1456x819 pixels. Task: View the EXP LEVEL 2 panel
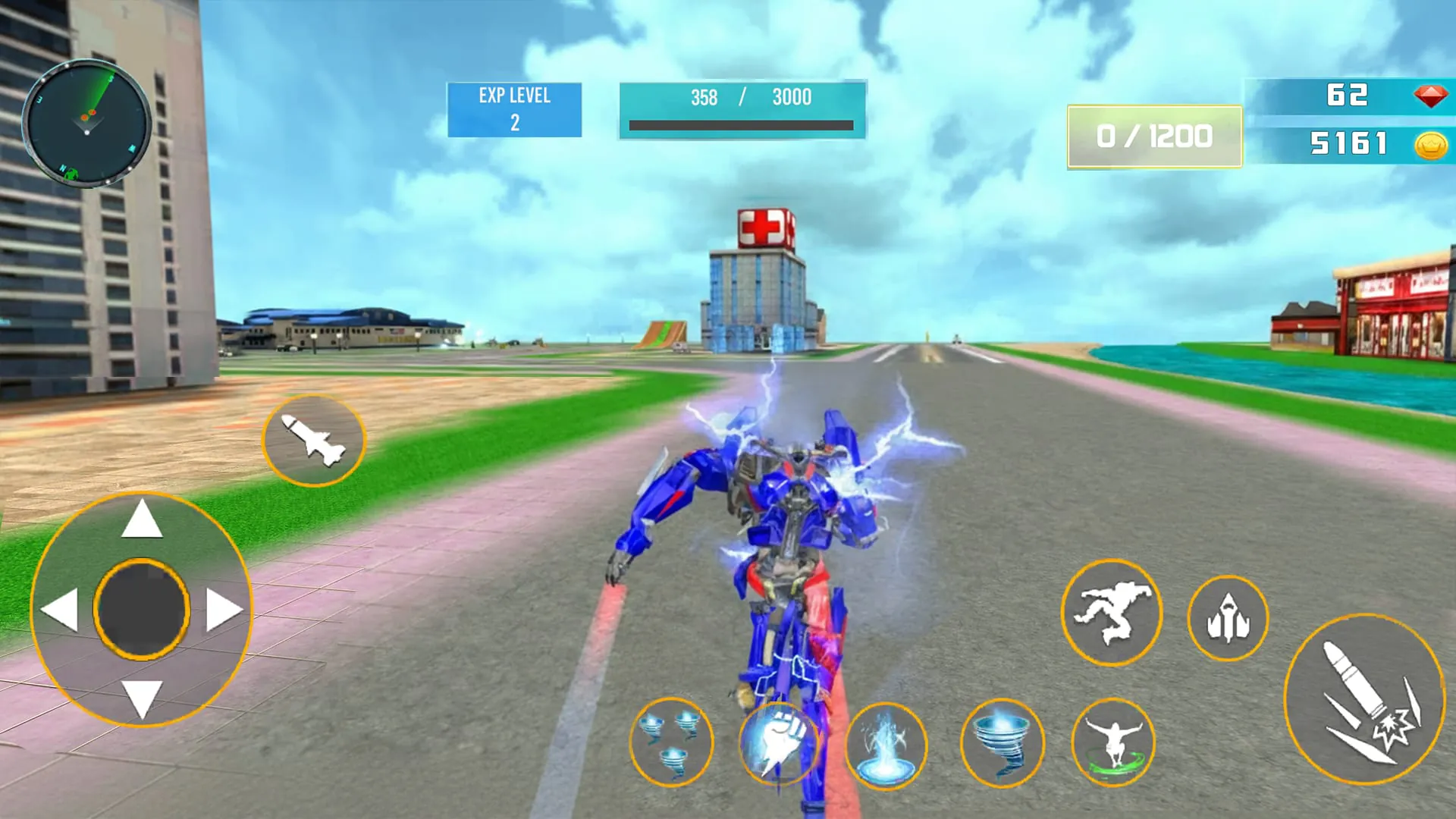[x=514, y=108]
